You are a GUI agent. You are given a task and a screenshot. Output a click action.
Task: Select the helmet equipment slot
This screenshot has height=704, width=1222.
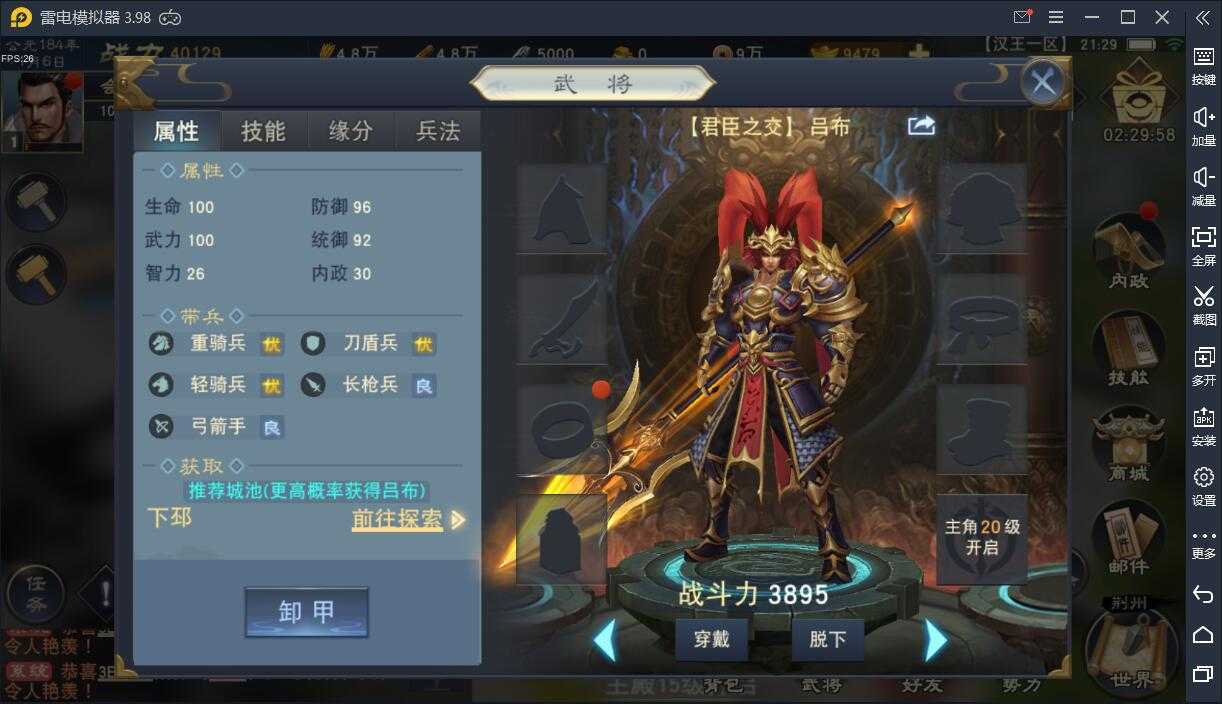(x=561, y=208)
